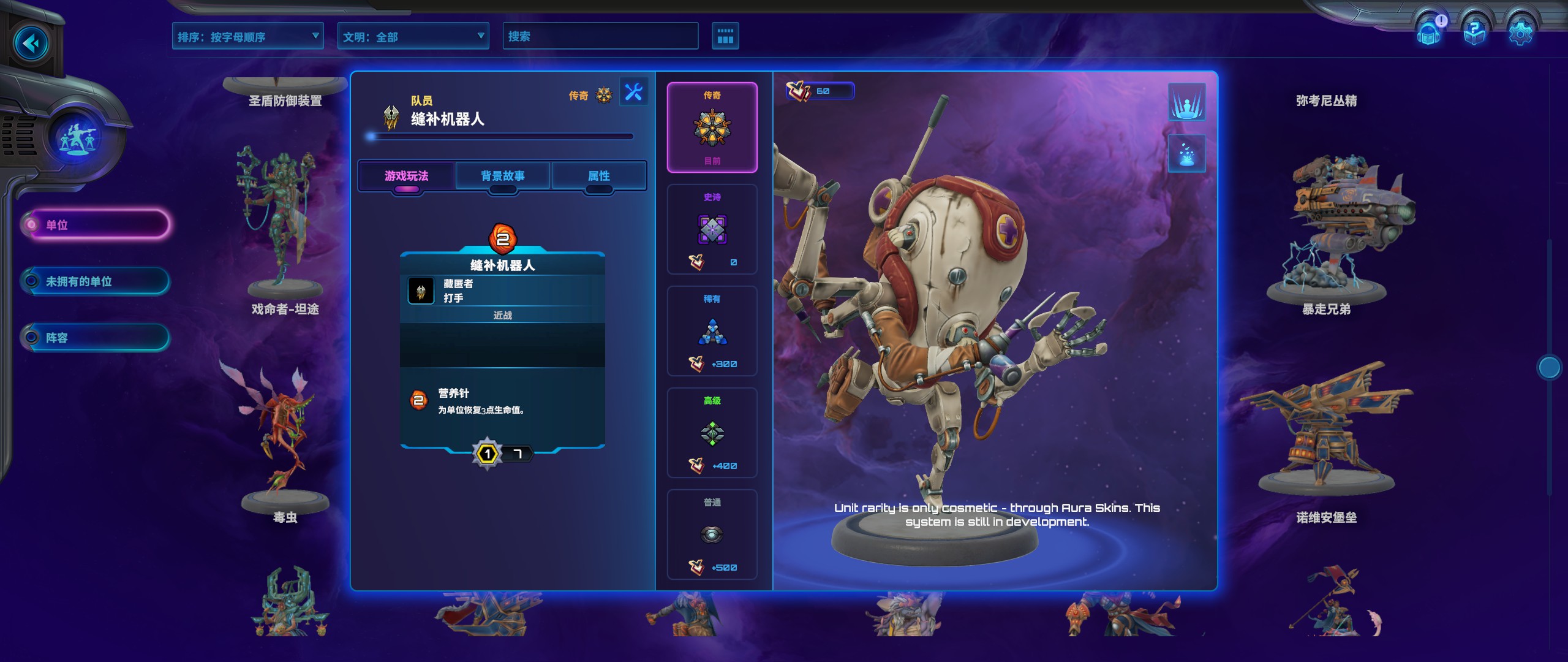Click the search input field
This screenshot has height=662, width=1568.
coord(600,36)
